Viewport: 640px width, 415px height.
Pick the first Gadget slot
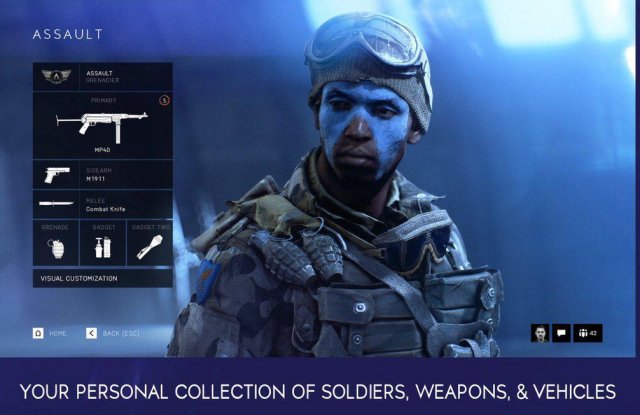coord(102,245)
